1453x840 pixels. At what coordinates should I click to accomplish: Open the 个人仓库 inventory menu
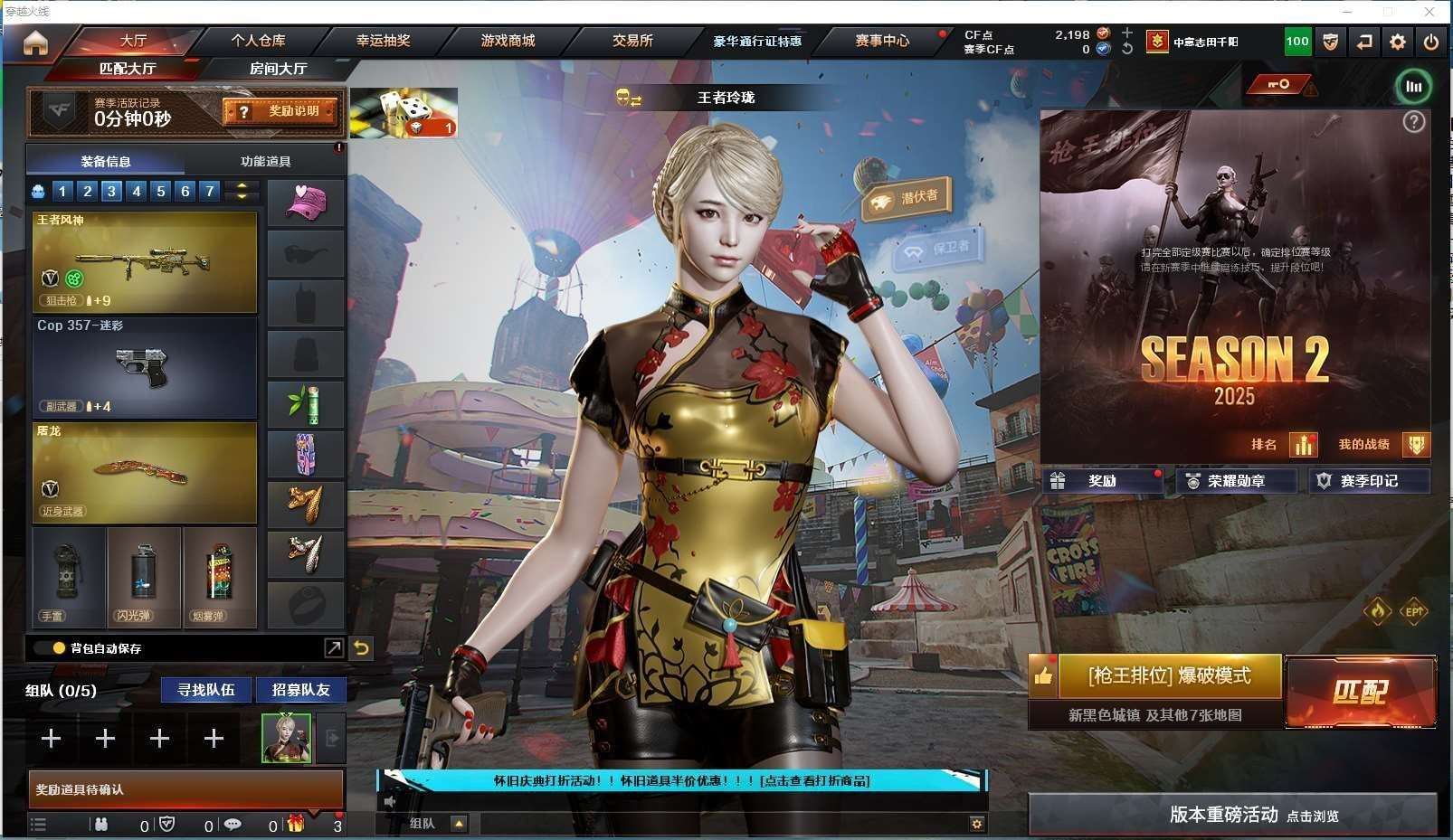(258, 41)
